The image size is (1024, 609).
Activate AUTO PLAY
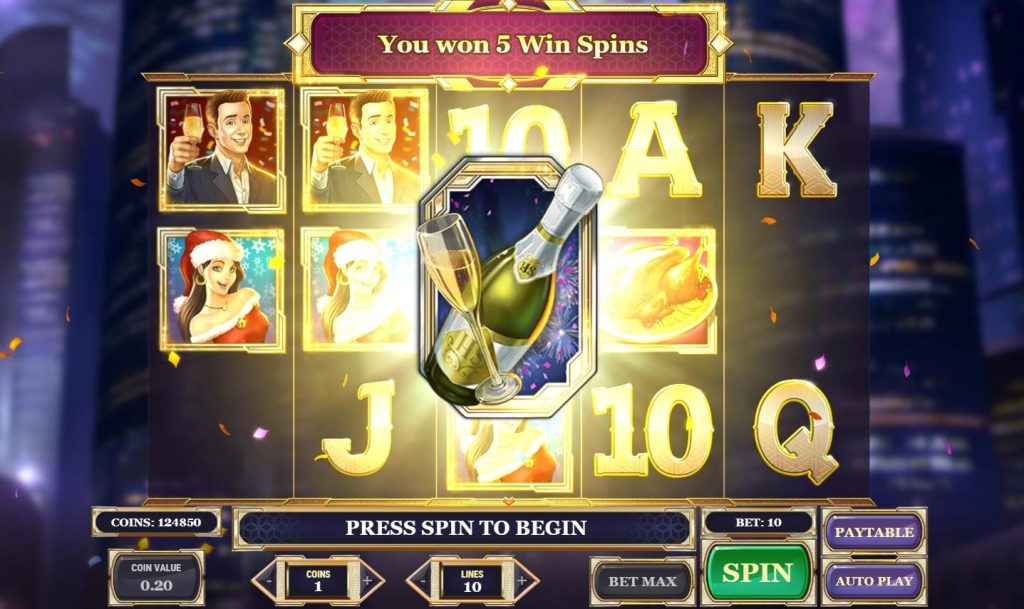[873, 580]
